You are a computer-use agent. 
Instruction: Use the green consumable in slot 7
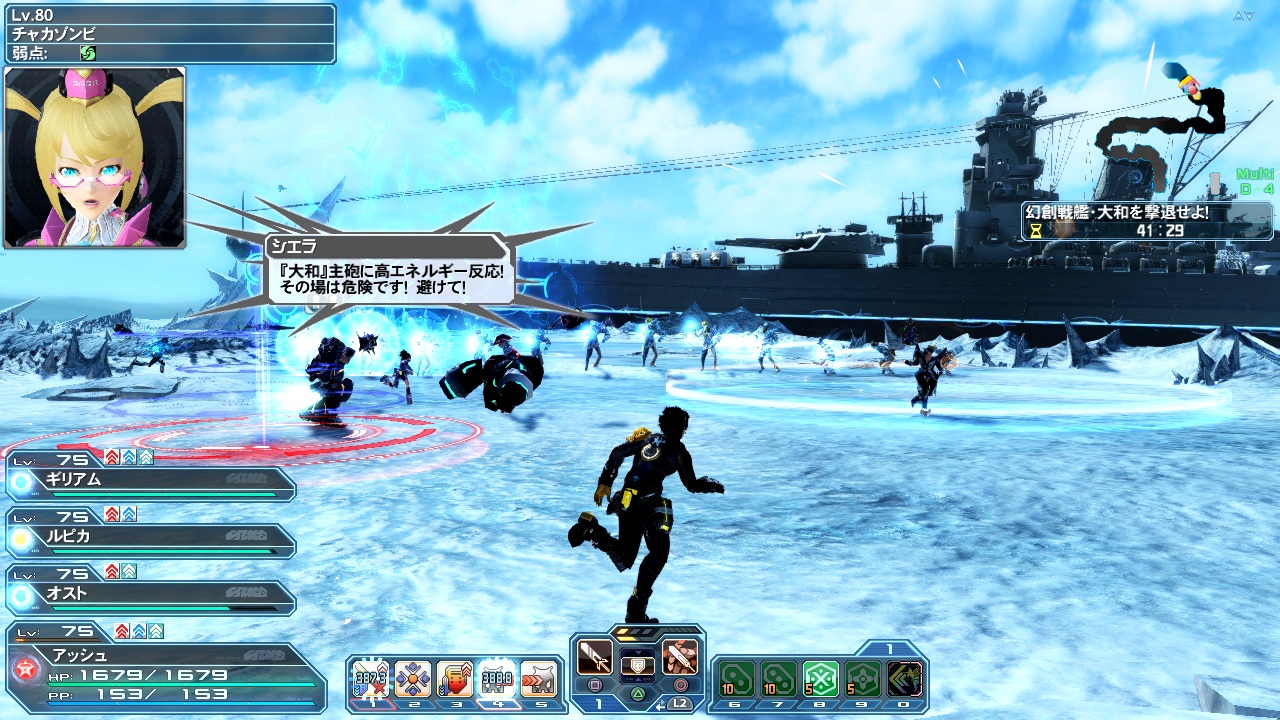(778, 679)
